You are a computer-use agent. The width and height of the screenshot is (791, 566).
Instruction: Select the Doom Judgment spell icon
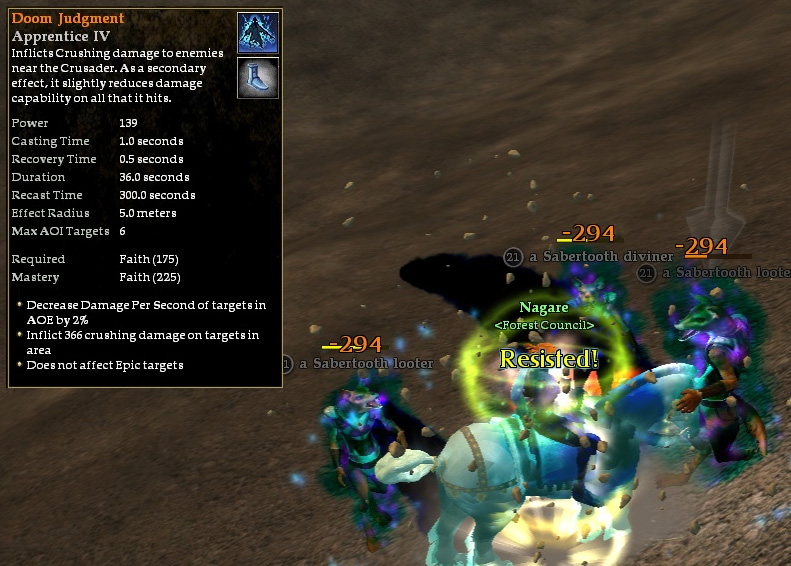pos(258,33)
